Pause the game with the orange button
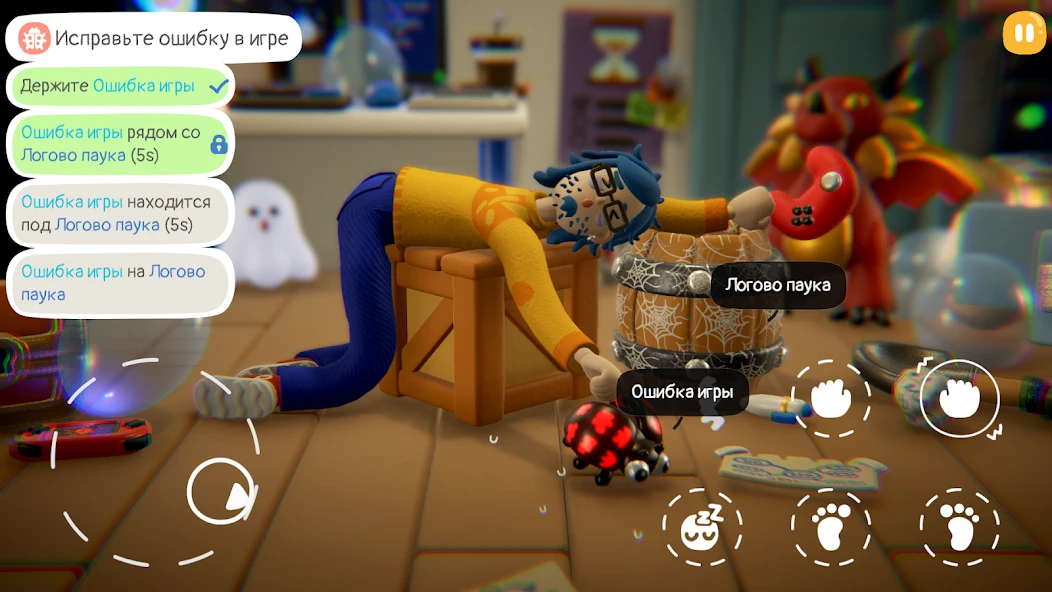This screenshot has height=592, width=1052. coord(1023,33)
